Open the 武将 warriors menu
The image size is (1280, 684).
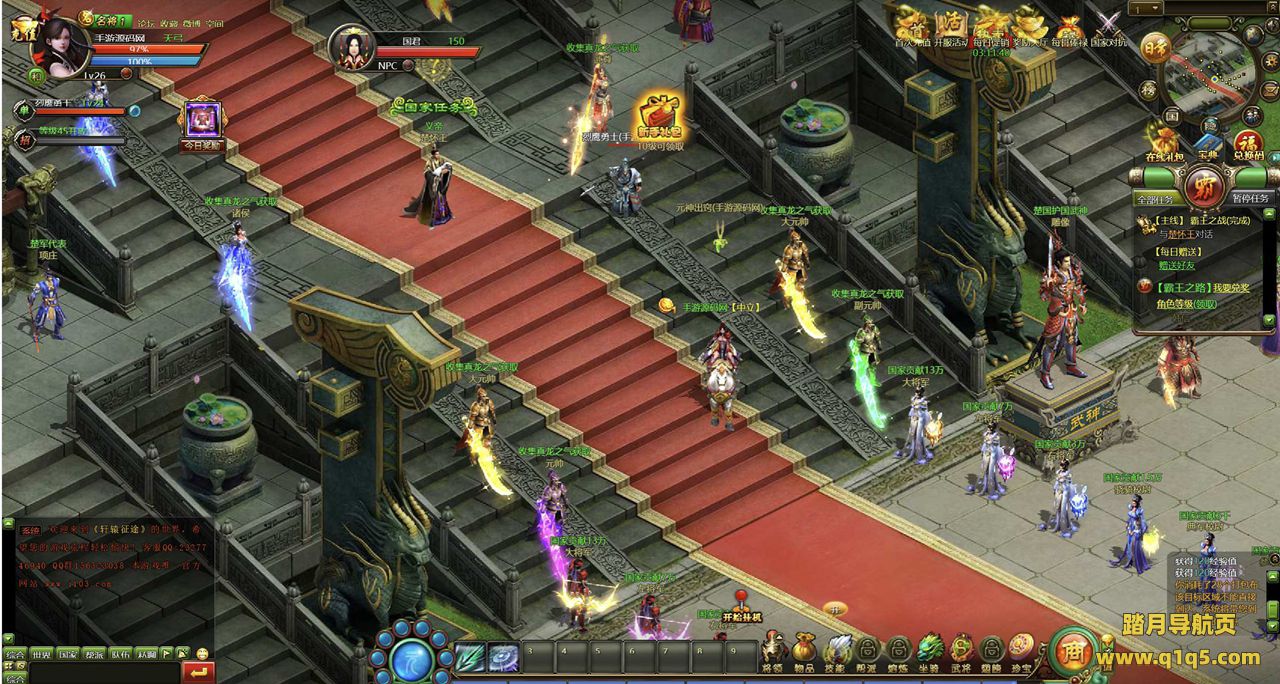pos(961,649)
